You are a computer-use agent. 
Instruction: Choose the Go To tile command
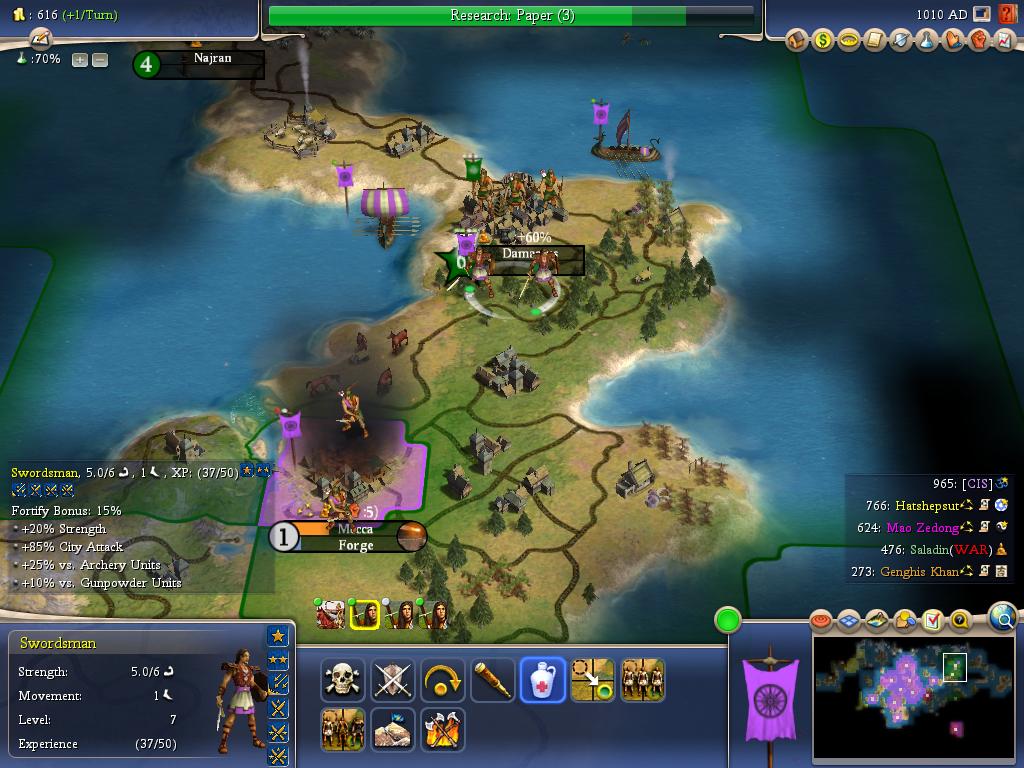pyautogui.click(x=592, y=680)
